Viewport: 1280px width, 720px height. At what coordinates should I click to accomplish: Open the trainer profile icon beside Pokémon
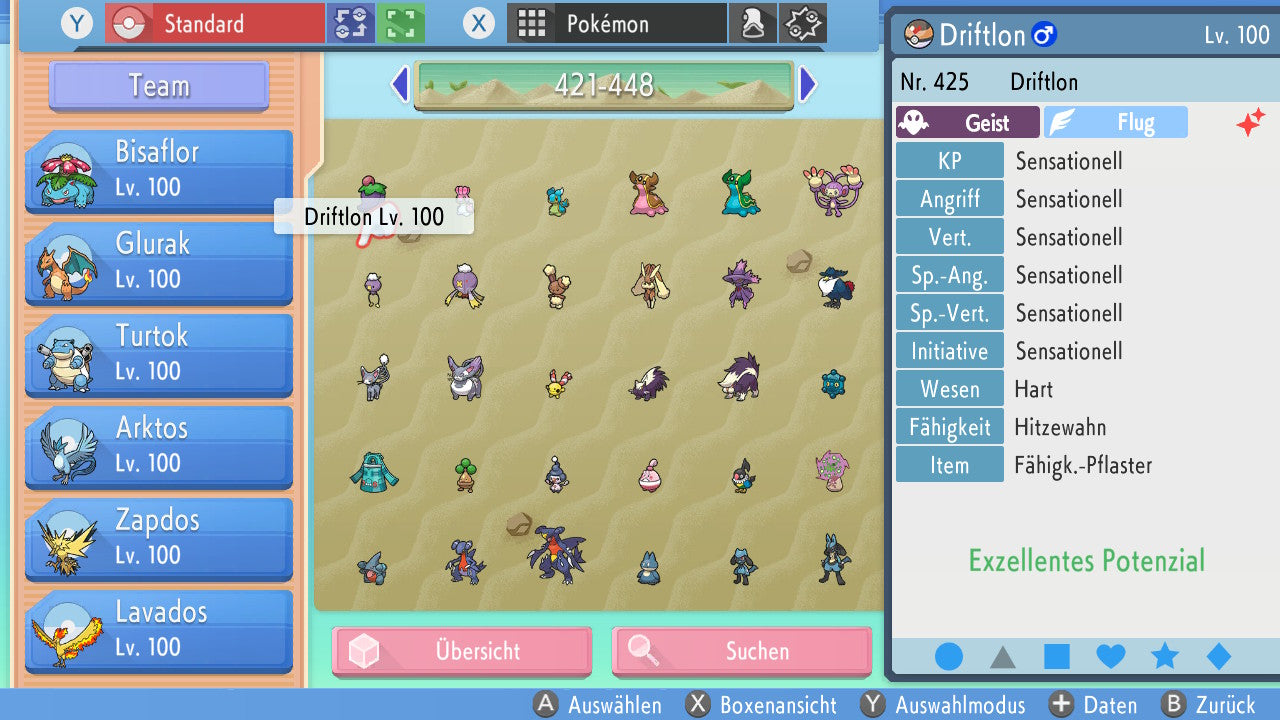coord(753,23)
